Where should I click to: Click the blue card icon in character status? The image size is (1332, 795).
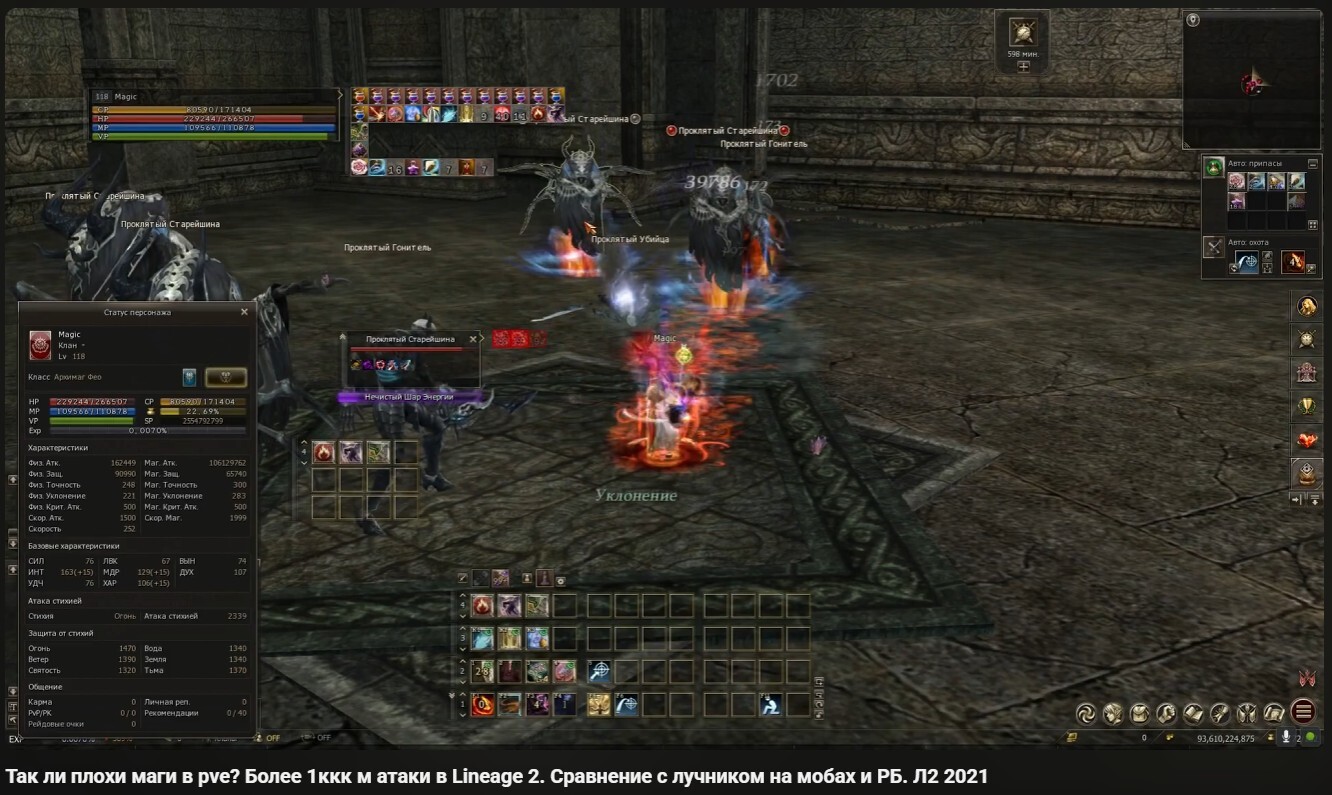tap(189, 377)
